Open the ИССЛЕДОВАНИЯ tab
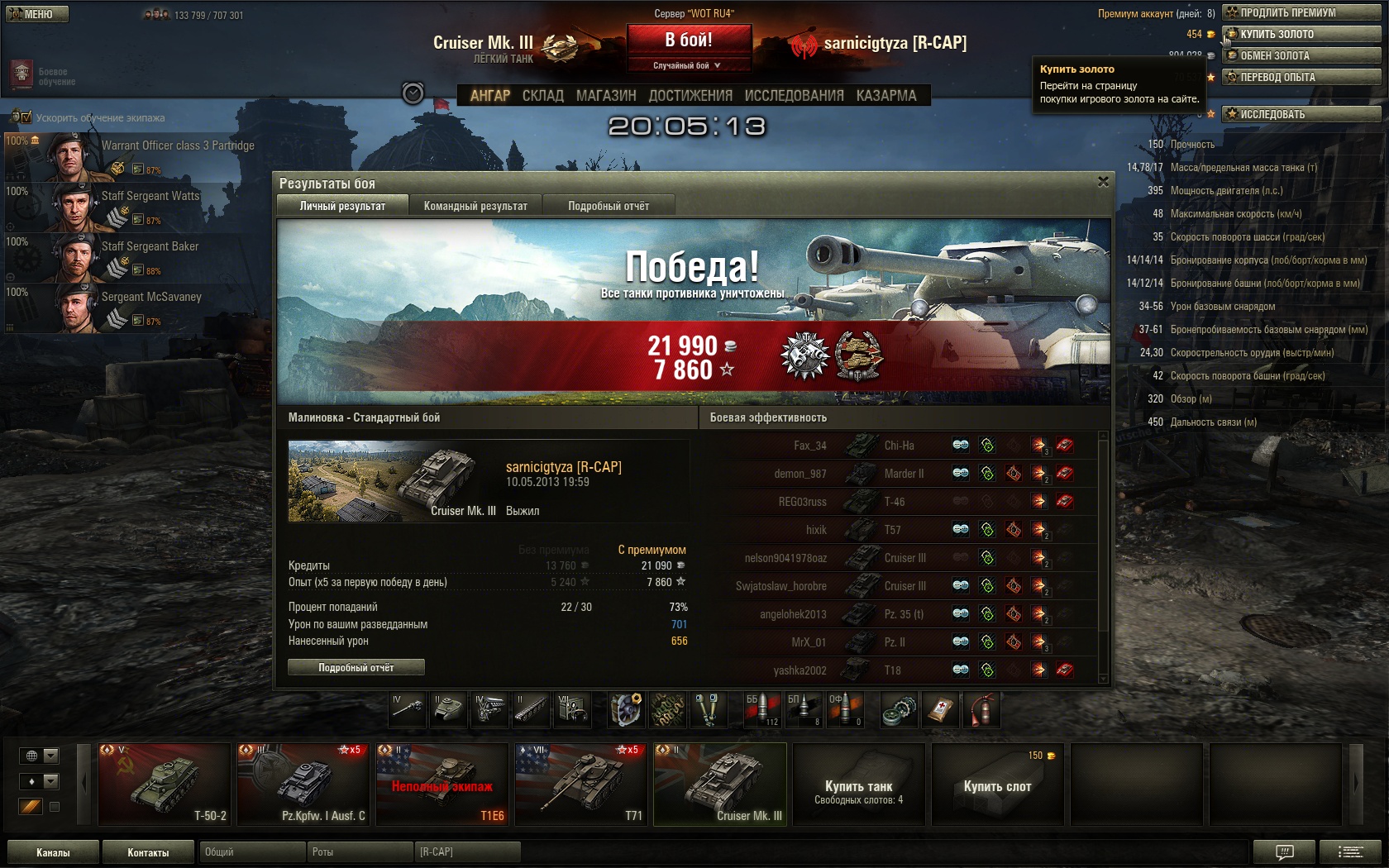 click(x=794, y=96)
